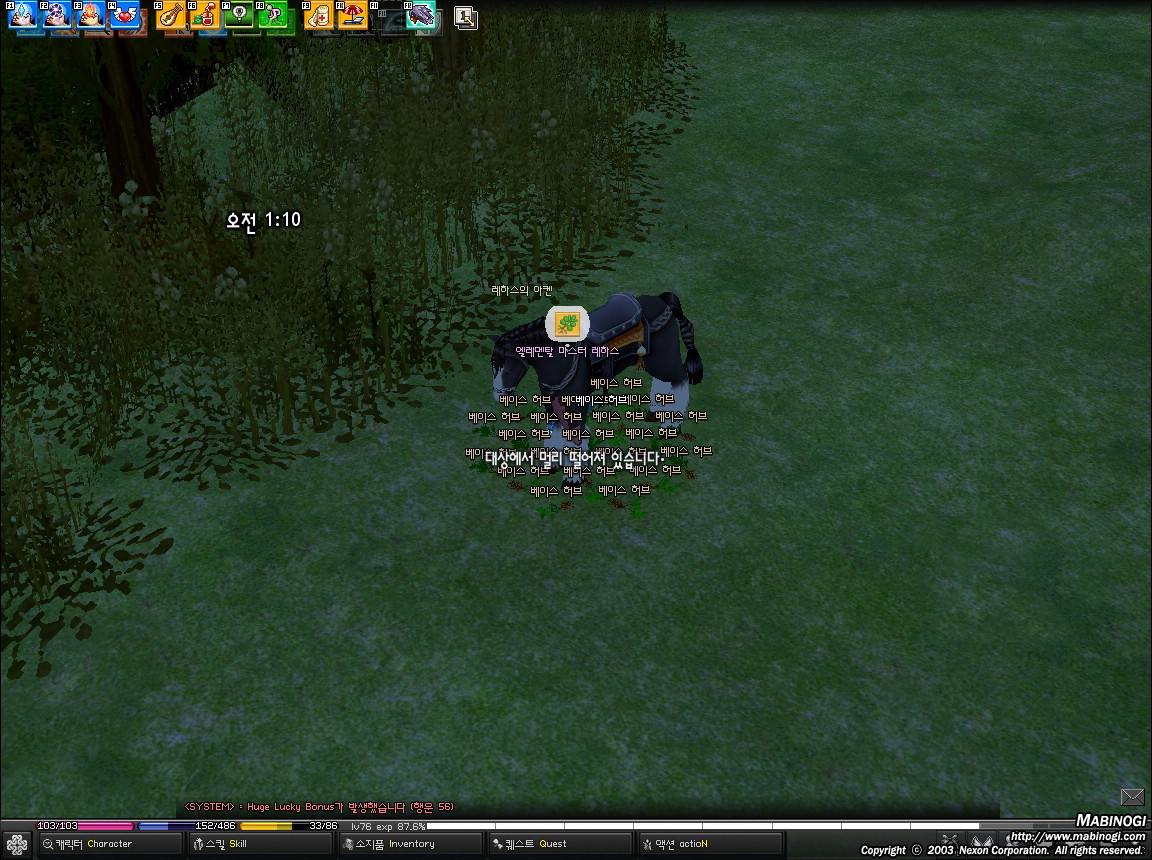Open the mail envelope icon
Viewport: 1152px width, 860px height.
click(x=1132, y=797)
